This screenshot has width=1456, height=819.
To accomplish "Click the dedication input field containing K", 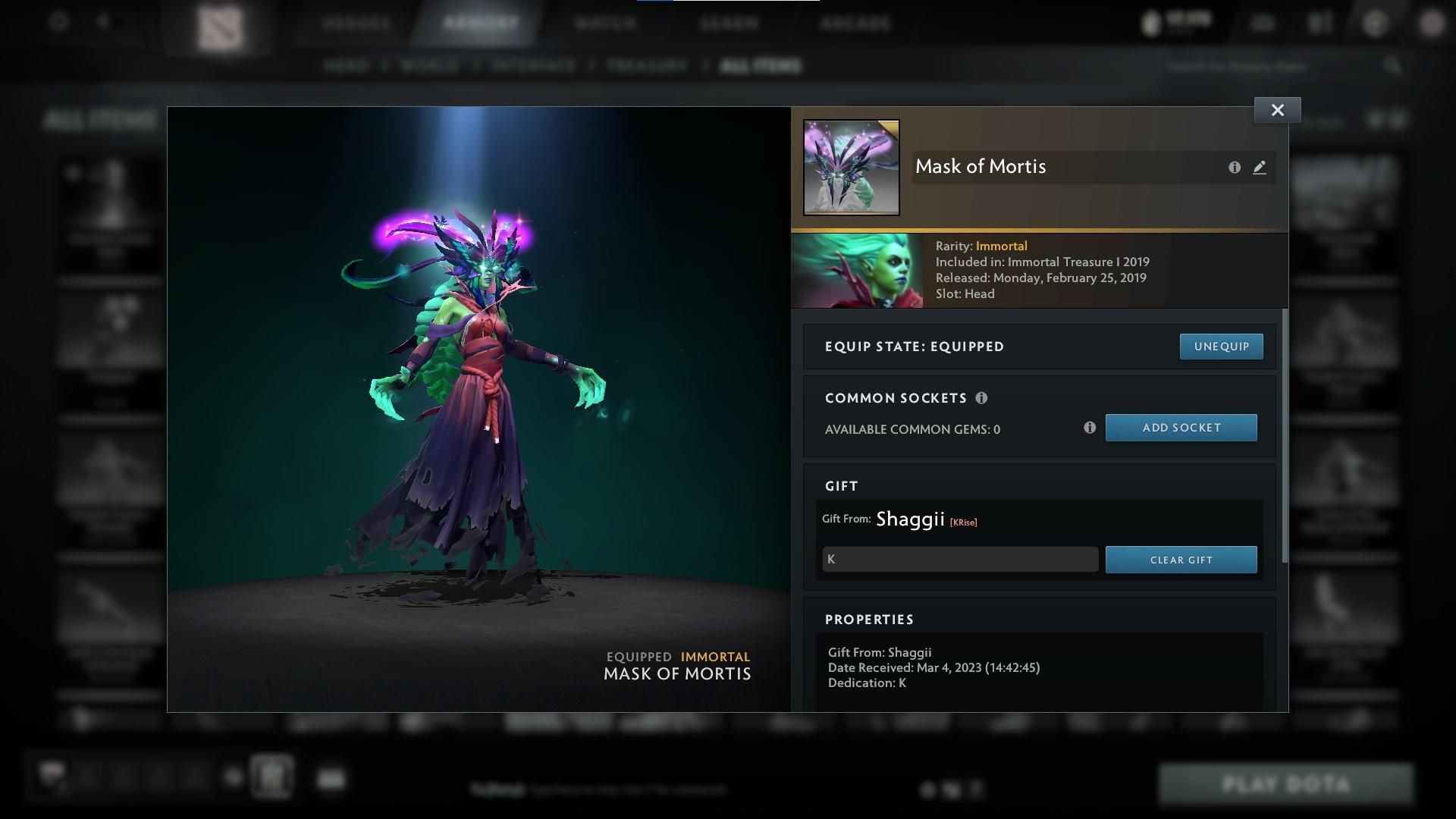I will click(959, 559).
